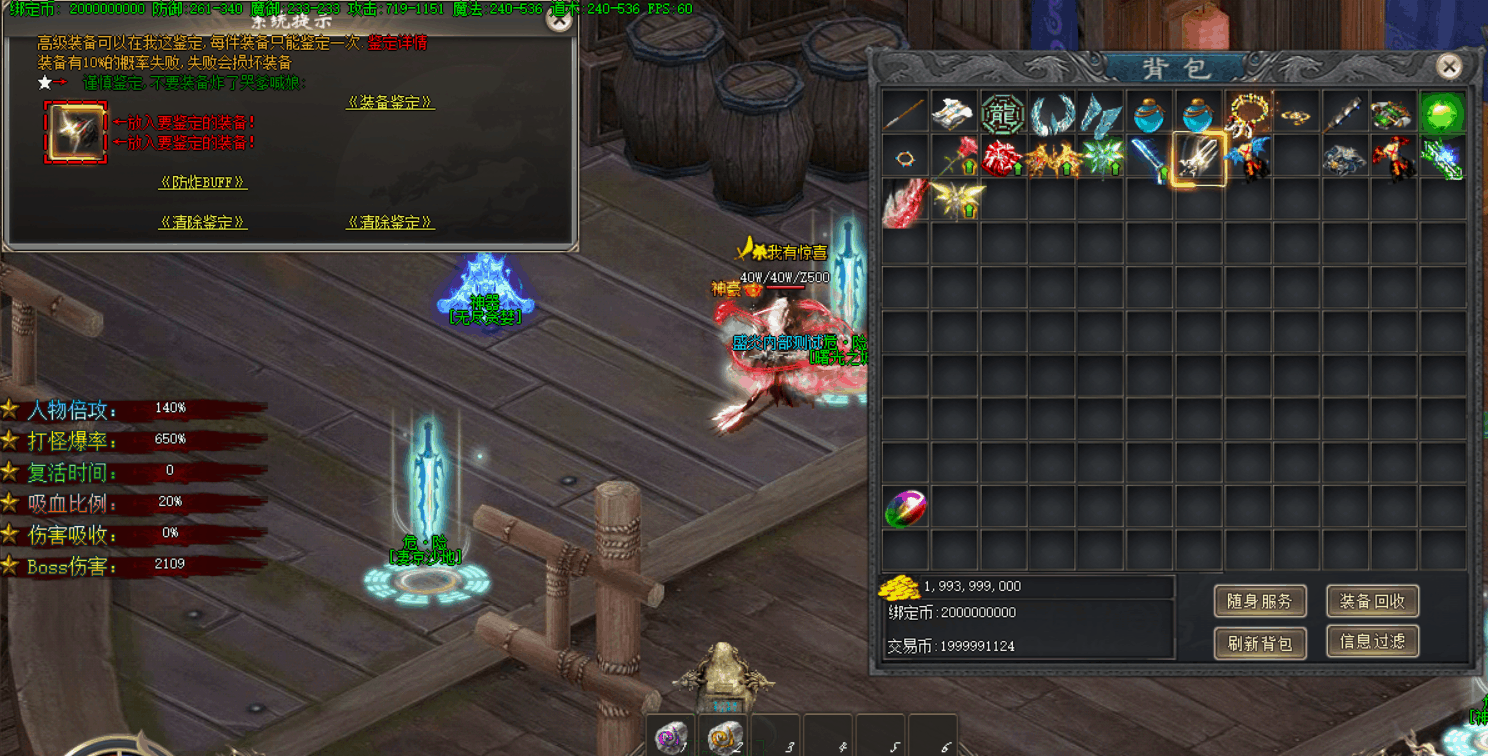The width and height of the screenshot is (1488, 756).
Task: Click the equipment appraisal item slot
Action: [75, 132]
